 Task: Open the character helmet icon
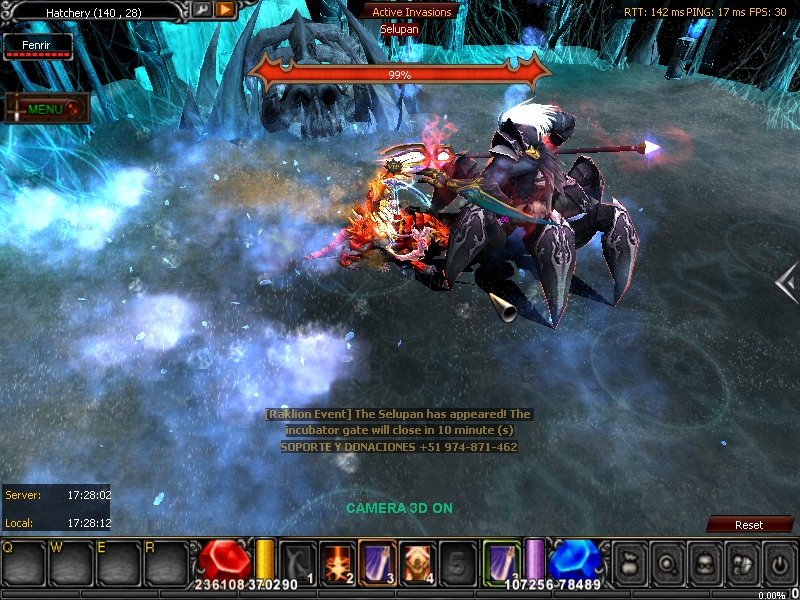[704, 563]
